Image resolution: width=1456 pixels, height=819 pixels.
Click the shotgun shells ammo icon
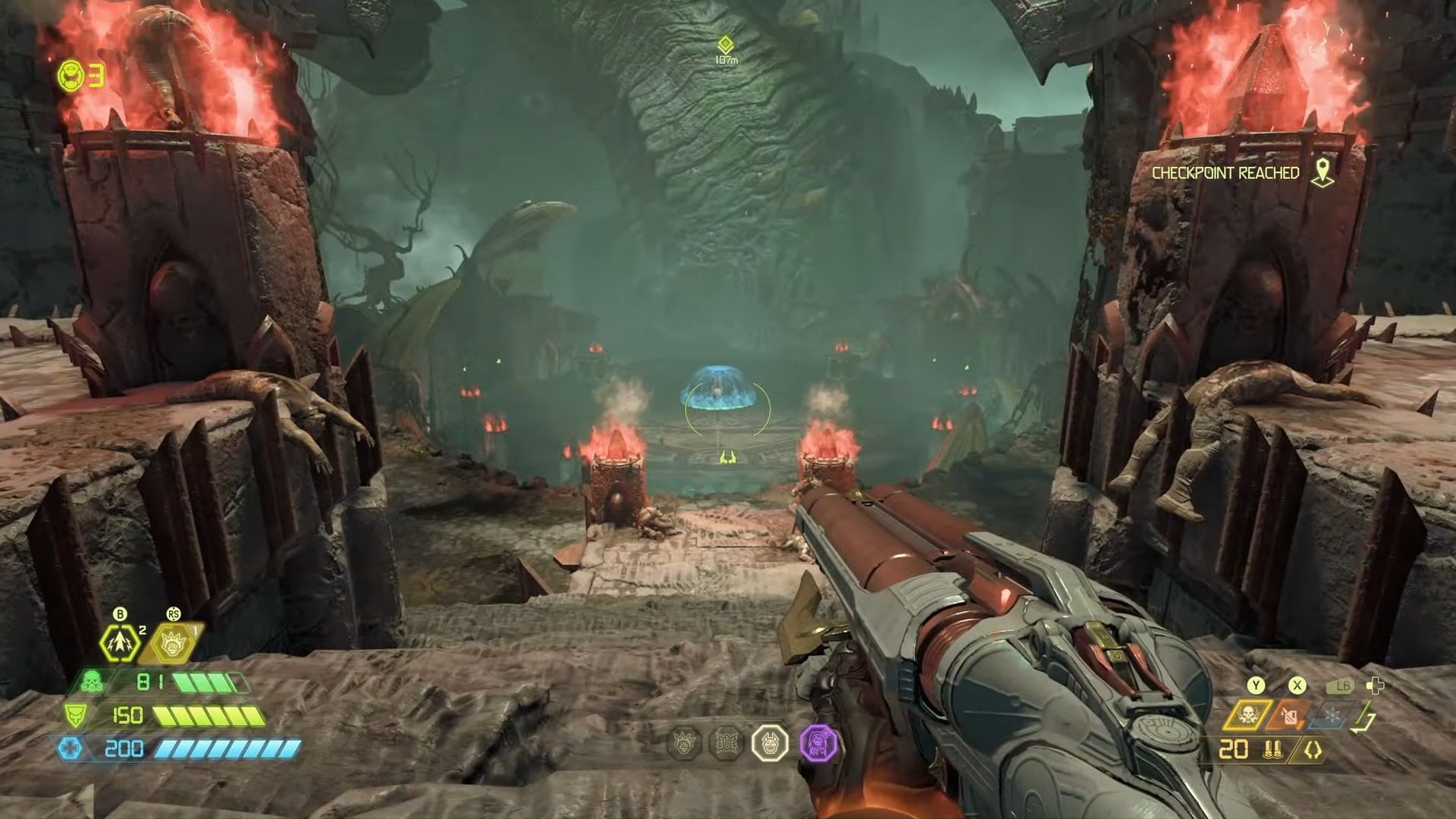tap(1273, 750)
